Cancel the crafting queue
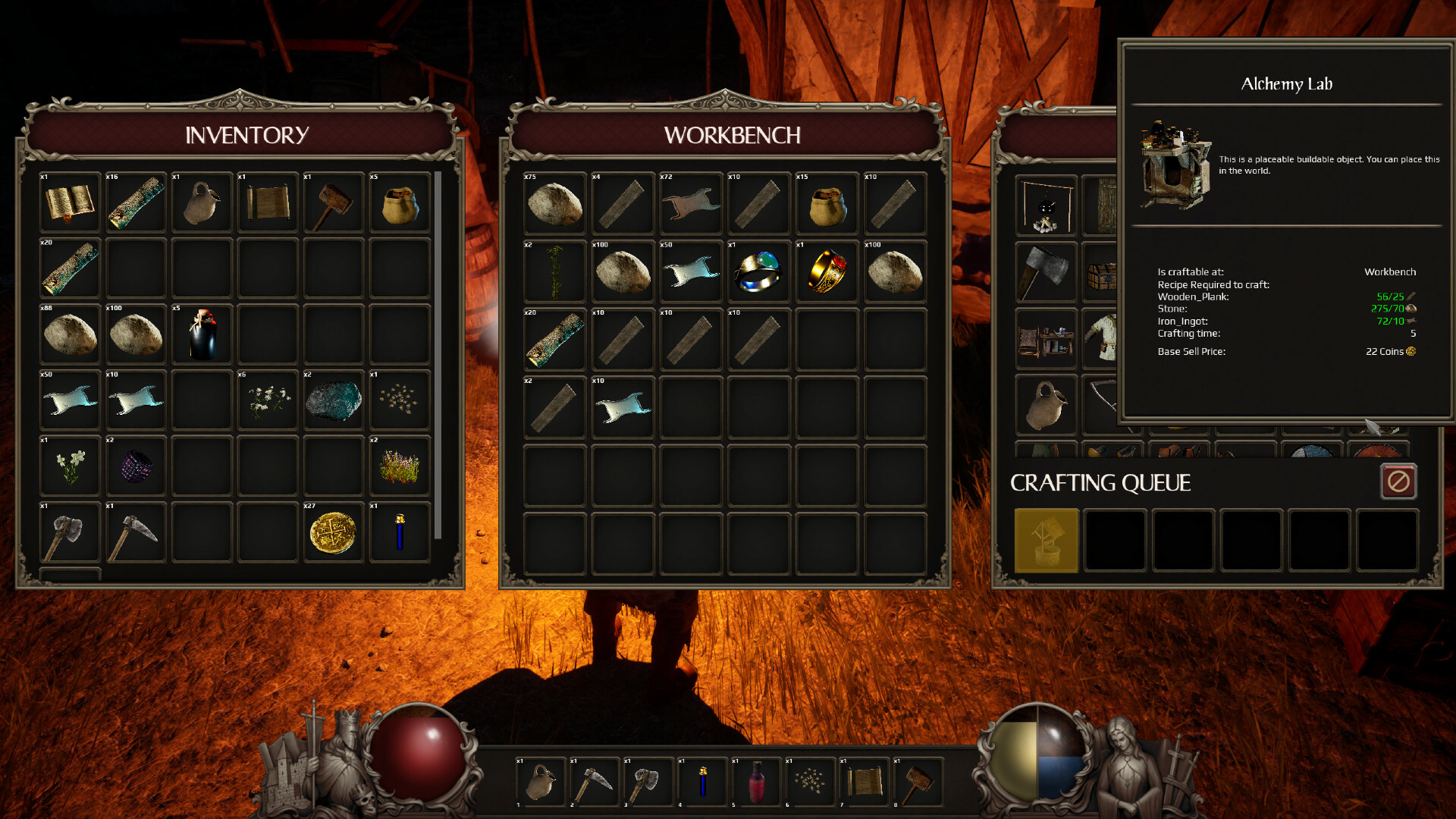The width and height of the screenshot is (1456, 819). [1398, 481]
